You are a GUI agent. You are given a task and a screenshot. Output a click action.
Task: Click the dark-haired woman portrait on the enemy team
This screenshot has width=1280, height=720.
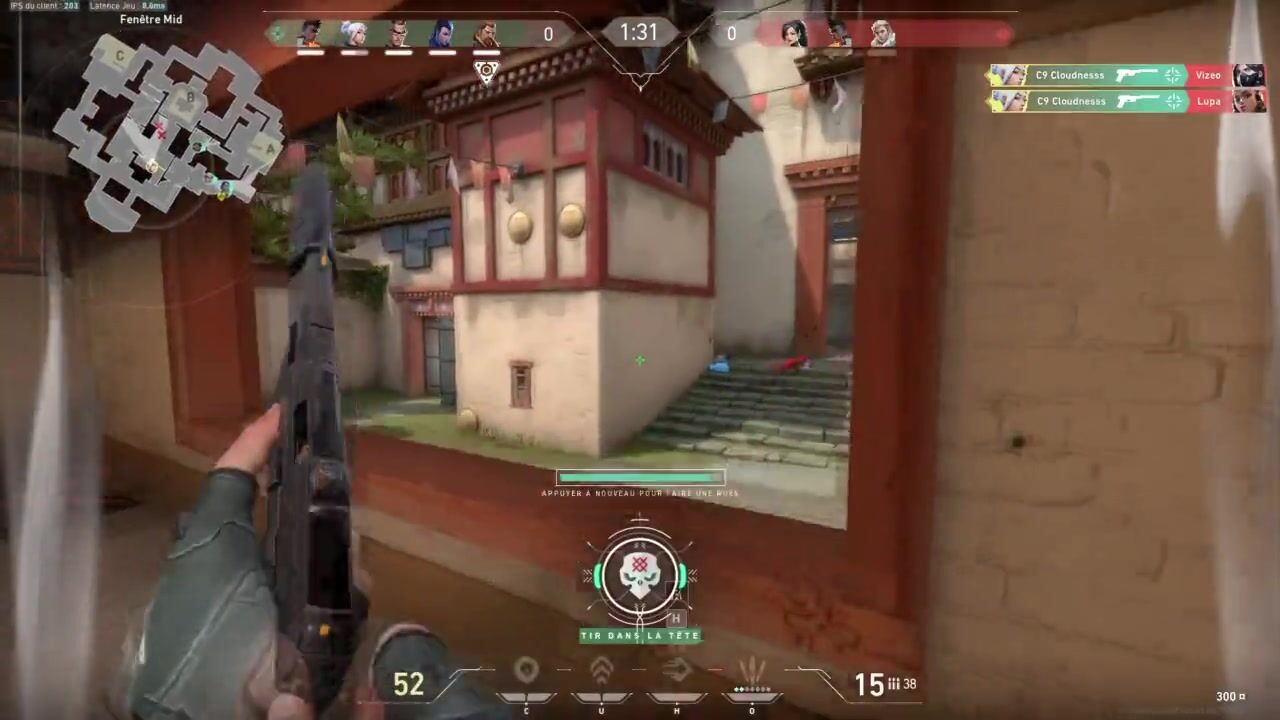click(x=794, y=34)
